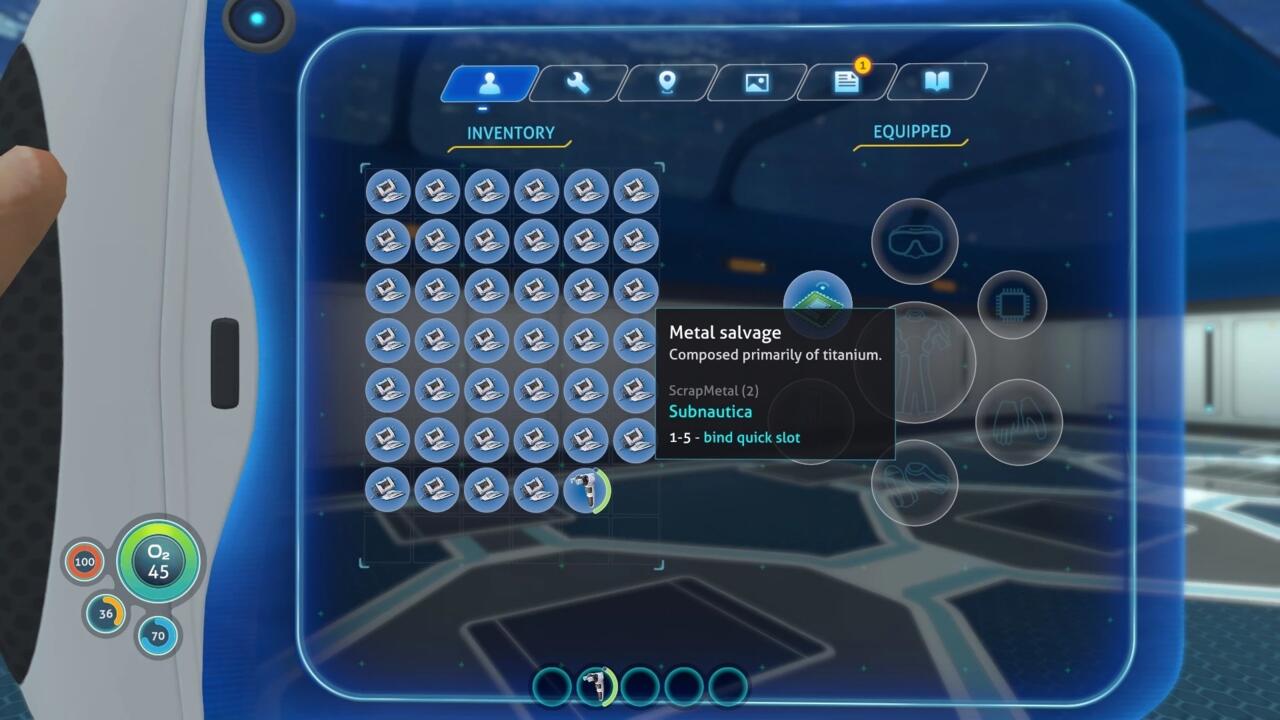
Task: Click the Subnautica label in the tooltip
Action: [711, 411]
